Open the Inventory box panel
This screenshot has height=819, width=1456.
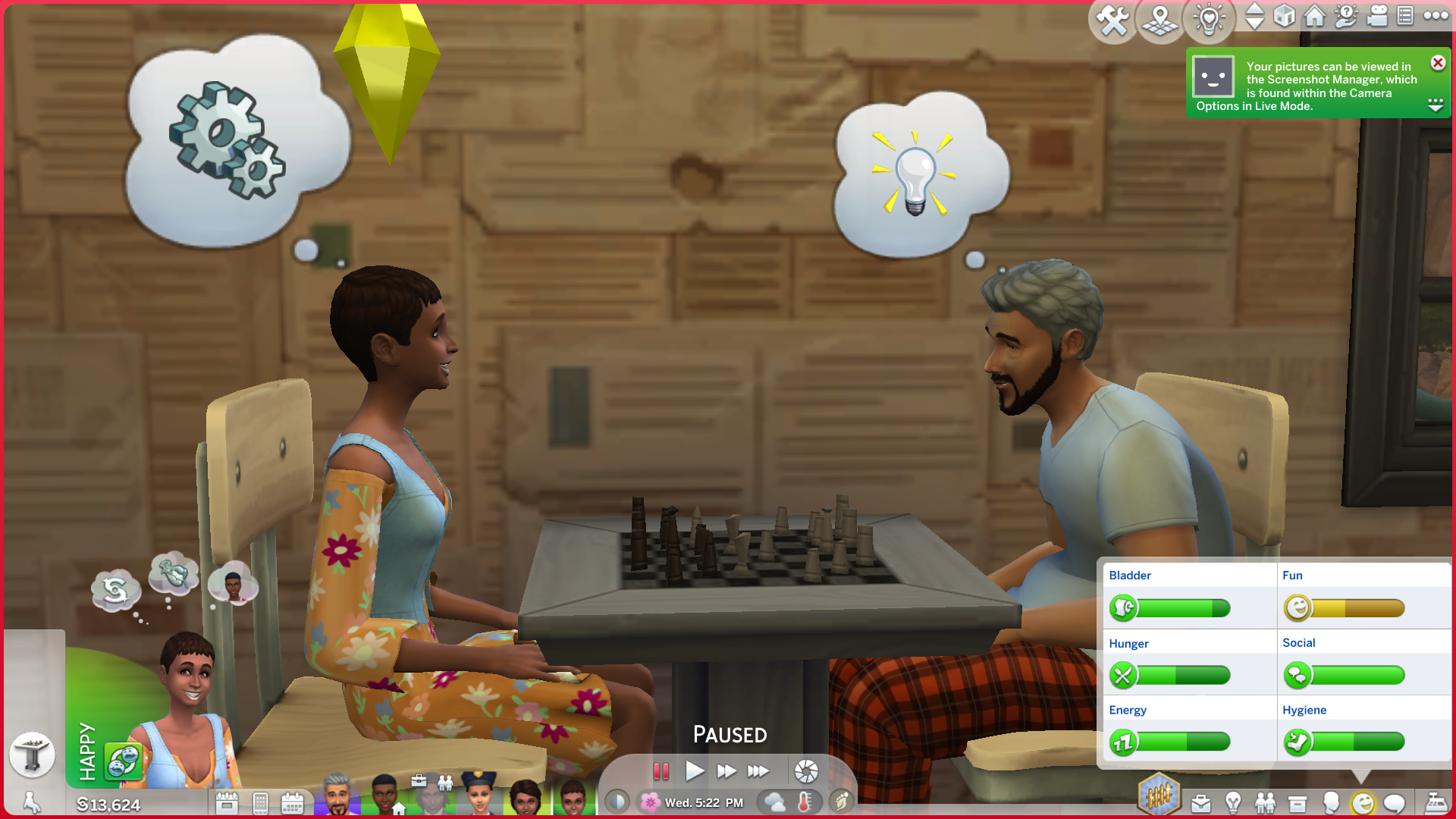coord(1298,803)
